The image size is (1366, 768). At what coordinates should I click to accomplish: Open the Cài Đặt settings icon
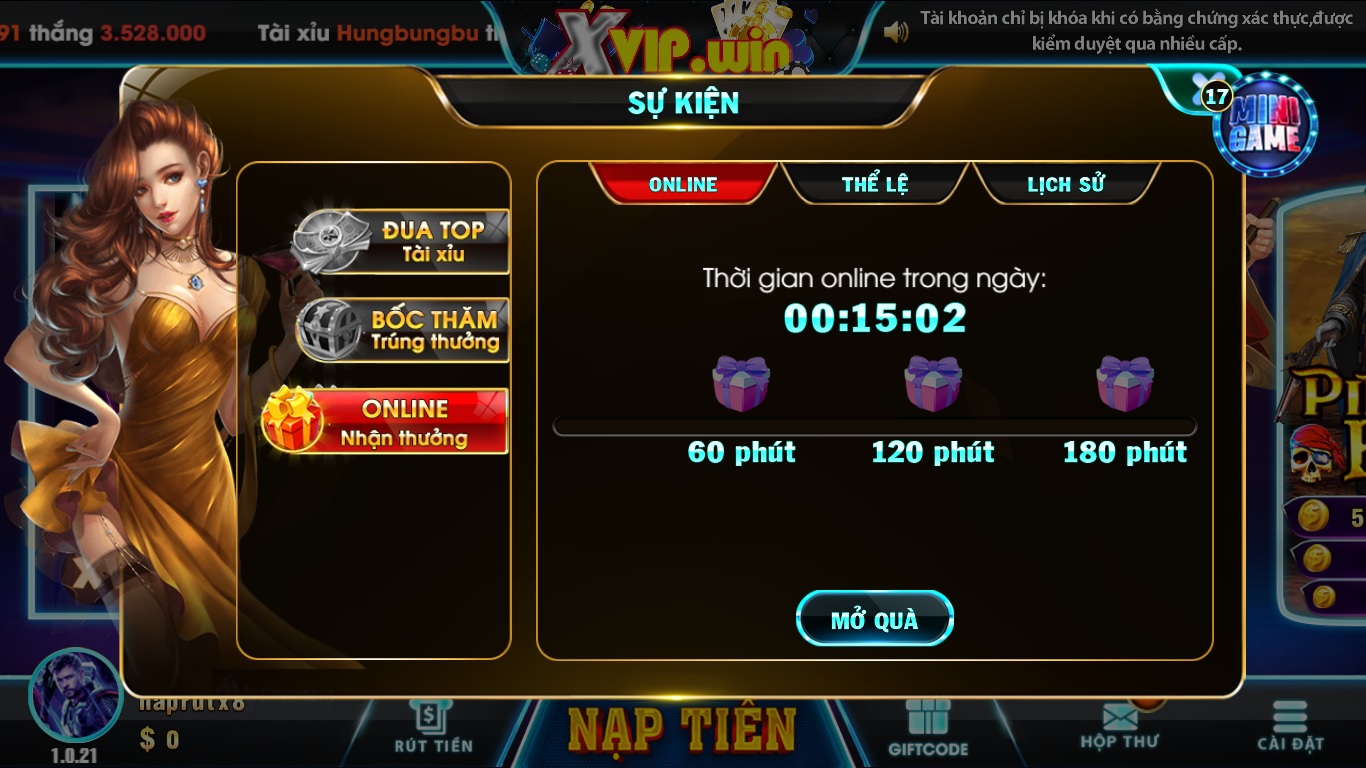[x=1289, y=722]
